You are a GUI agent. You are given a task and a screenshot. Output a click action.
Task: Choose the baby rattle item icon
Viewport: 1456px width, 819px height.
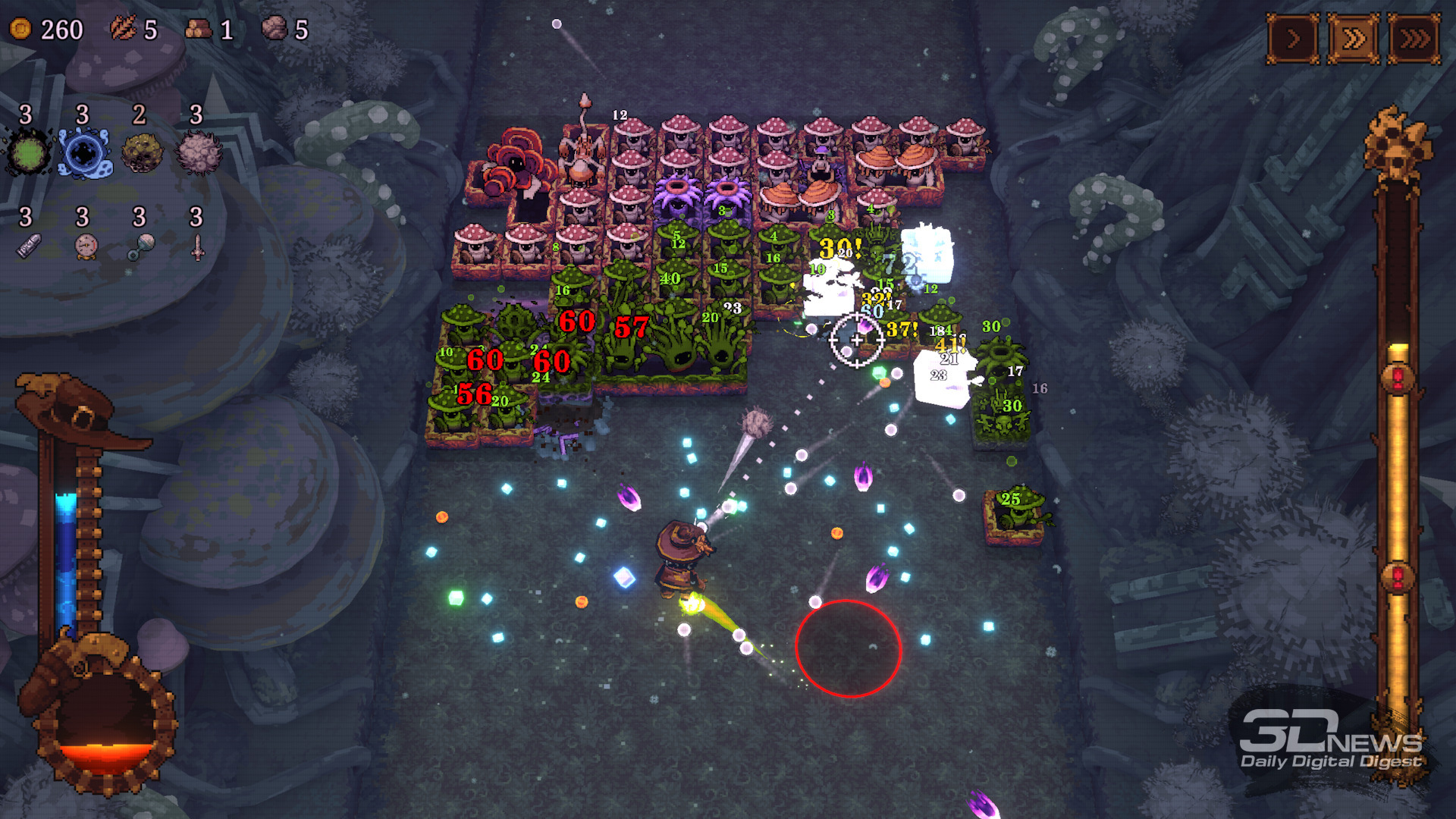click(x=141, y=246)
